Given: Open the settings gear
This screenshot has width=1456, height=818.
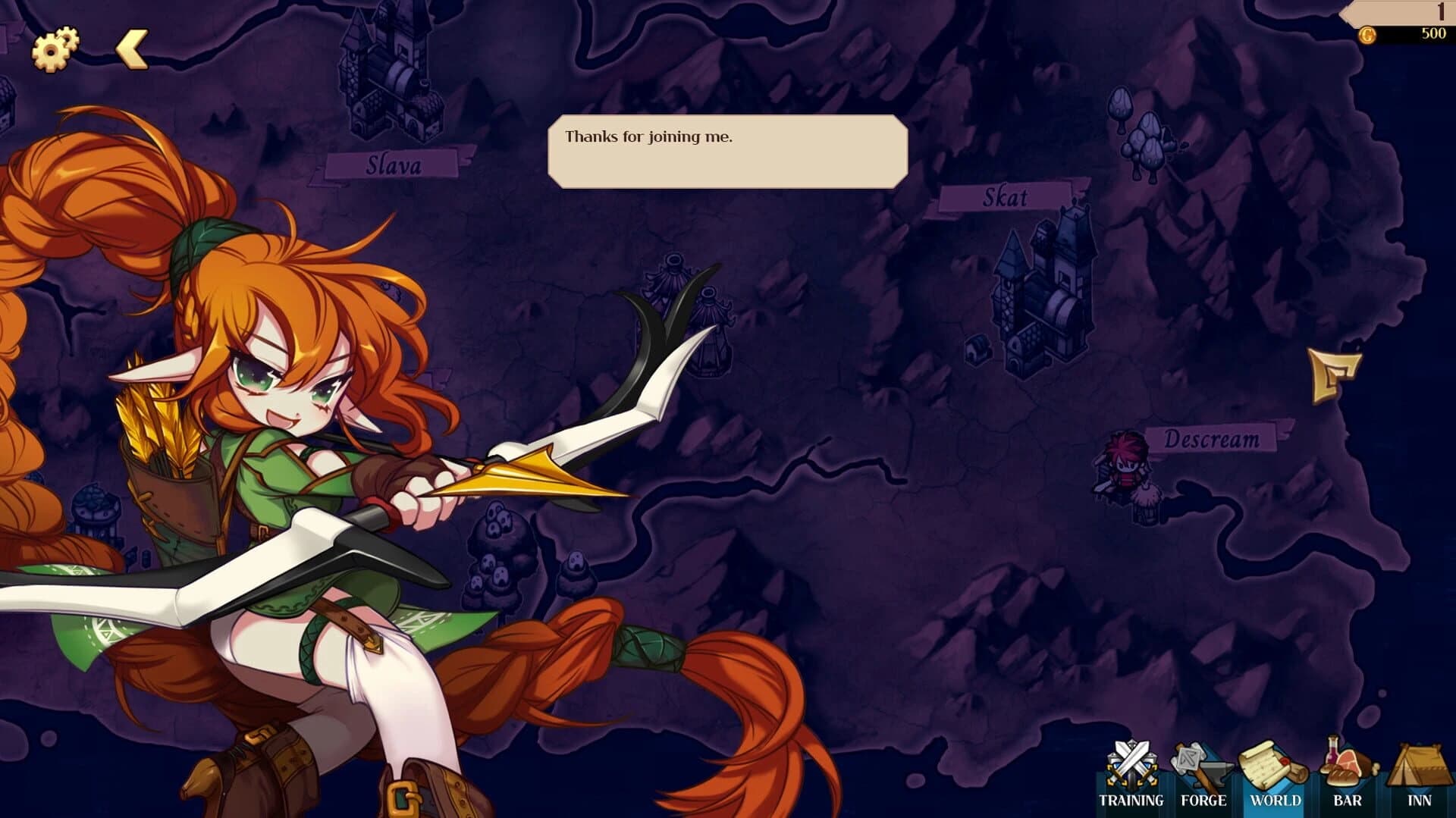Looking at the screenshot, I should pyautogui.click(x=55, y=49).
